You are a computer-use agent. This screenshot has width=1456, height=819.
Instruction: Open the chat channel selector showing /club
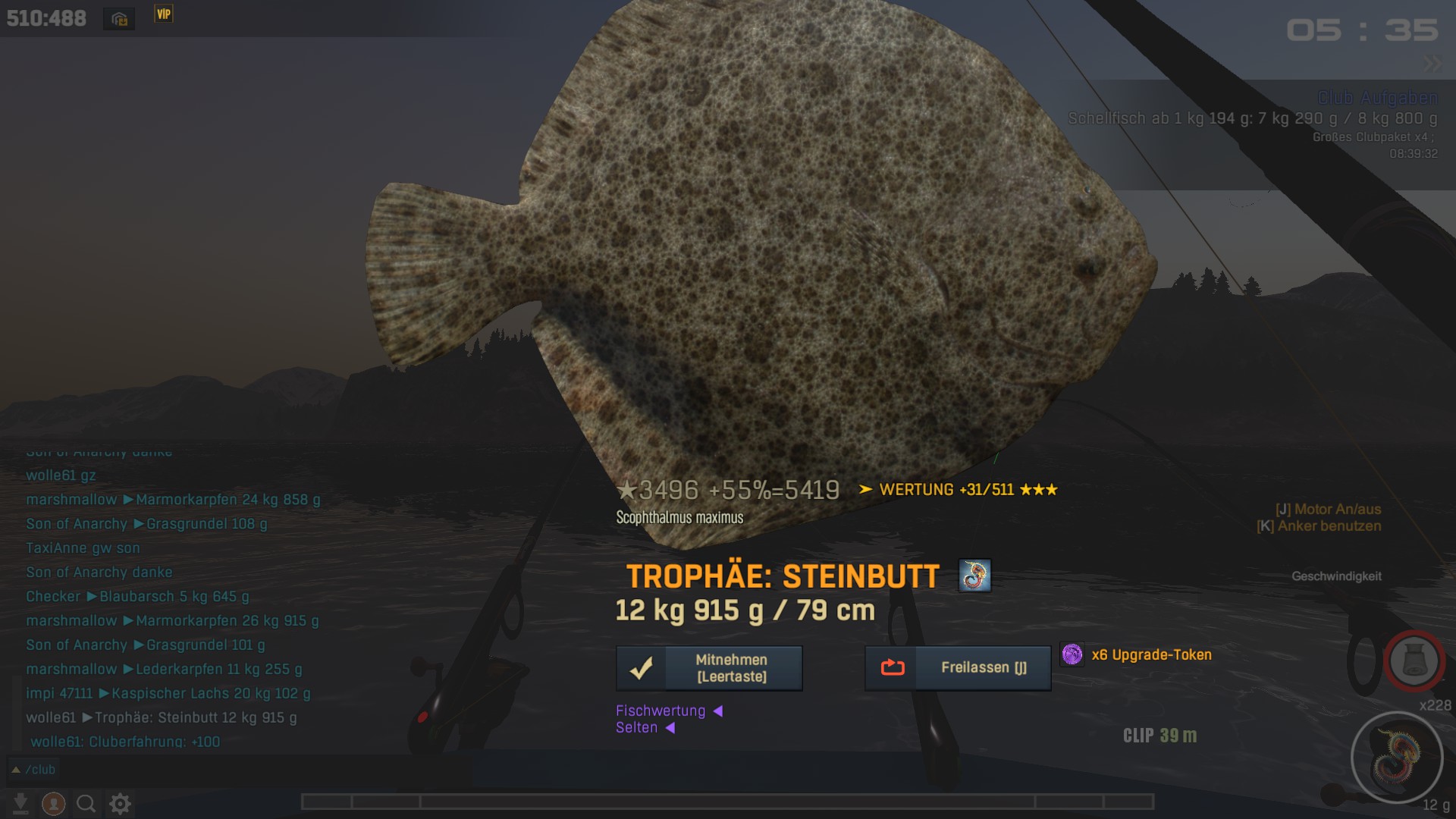[34, 770]
